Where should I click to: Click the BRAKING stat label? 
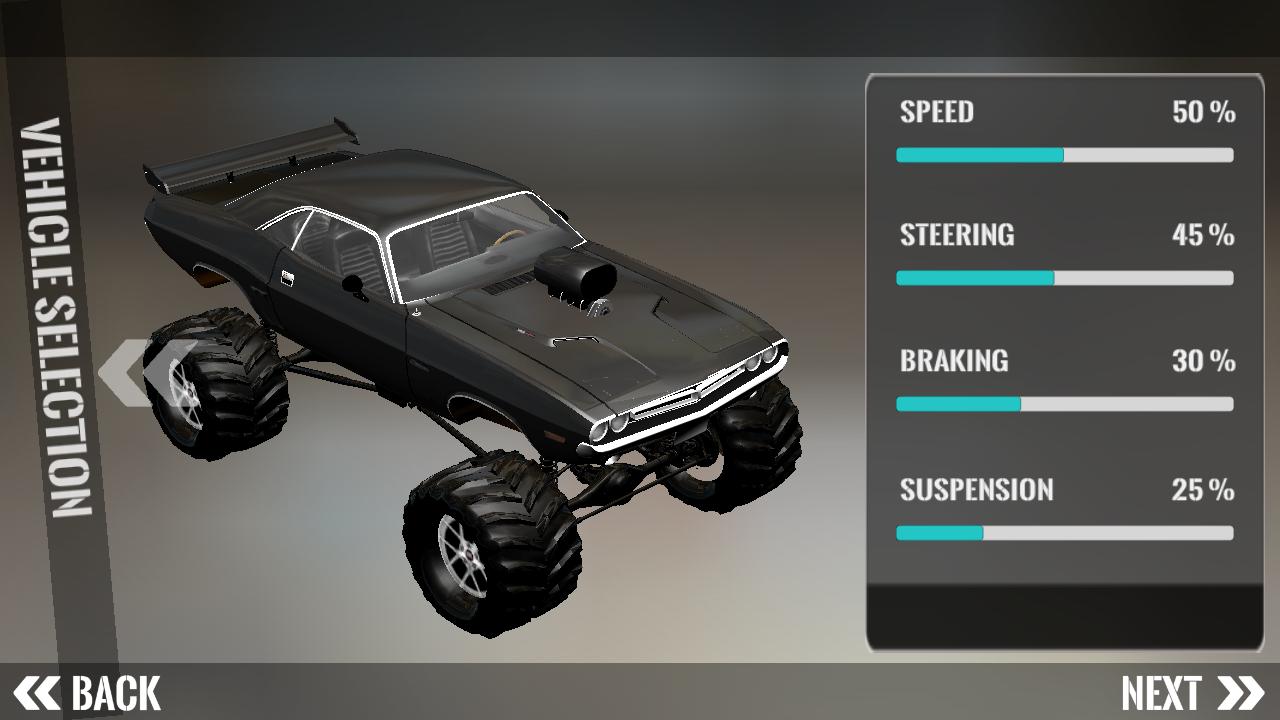pyautogui.click(x=953, y=361)
